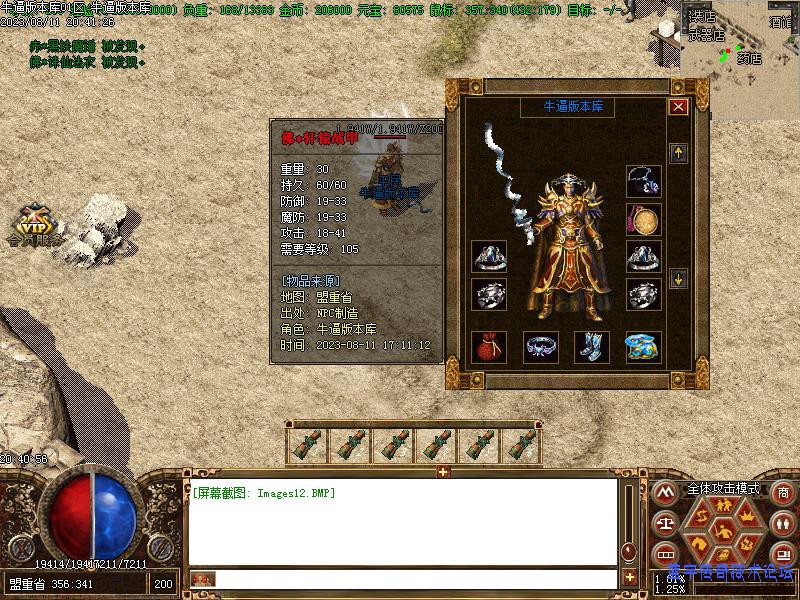Image resolution: width=800 pixels, height=600 pixels.
Task: Click the up arrow in the equipment panel
Action: click(679, 153)
